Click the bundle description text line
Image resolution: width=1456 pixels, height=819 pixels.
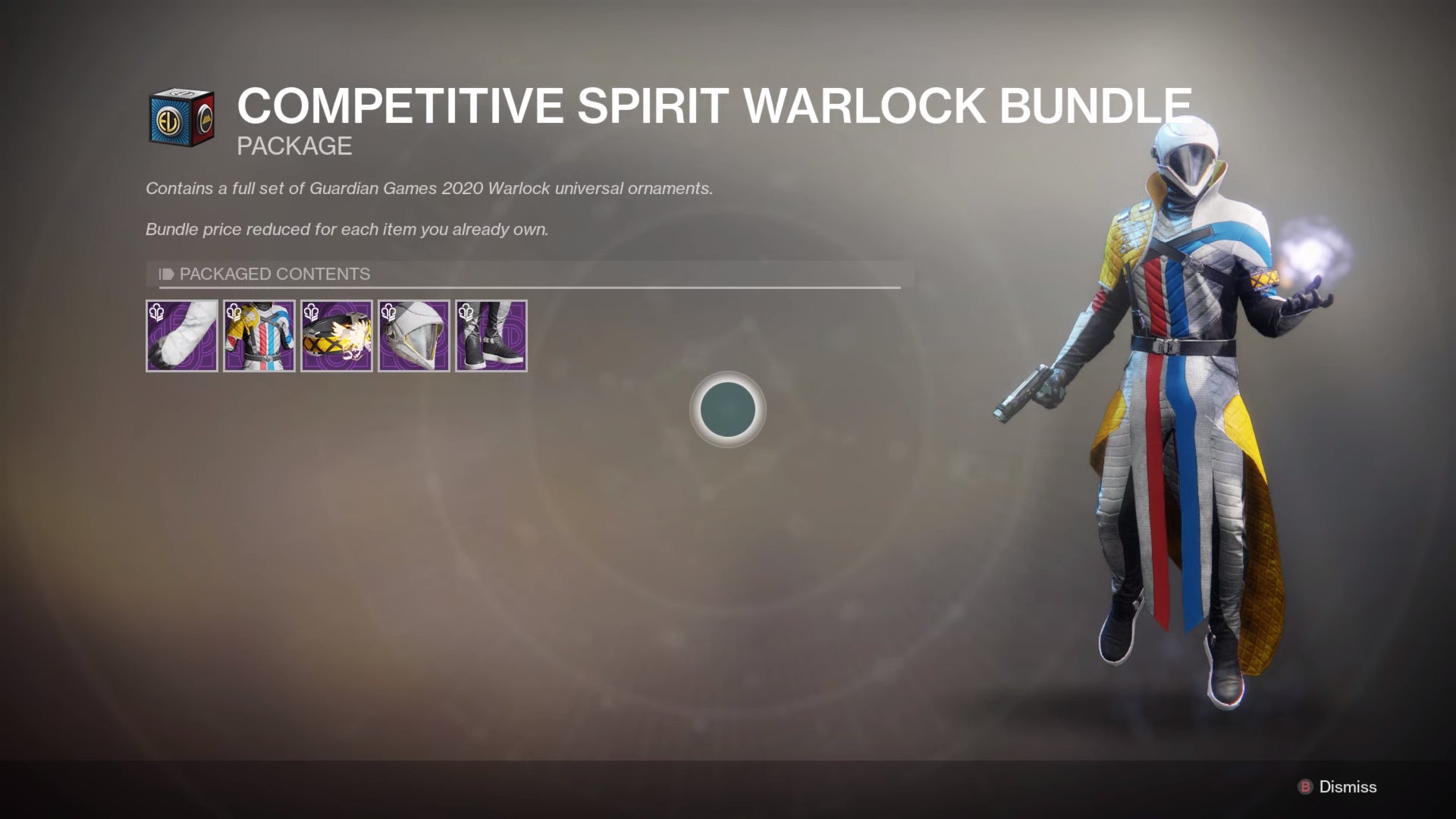click(x=428, y=189)
